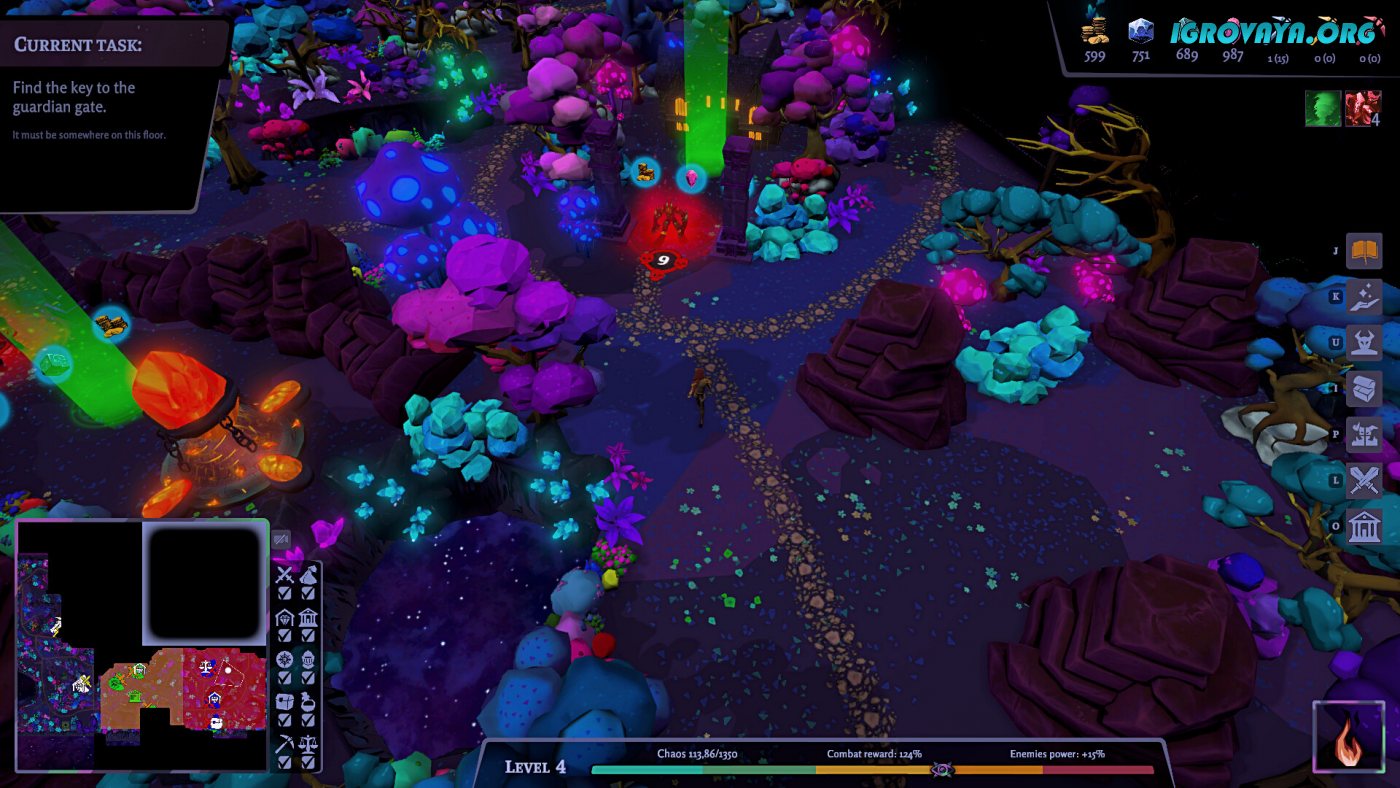Toggle the loot sack map filter checkbox
The width and height of the screenshot is (1400, 788).
309,593
